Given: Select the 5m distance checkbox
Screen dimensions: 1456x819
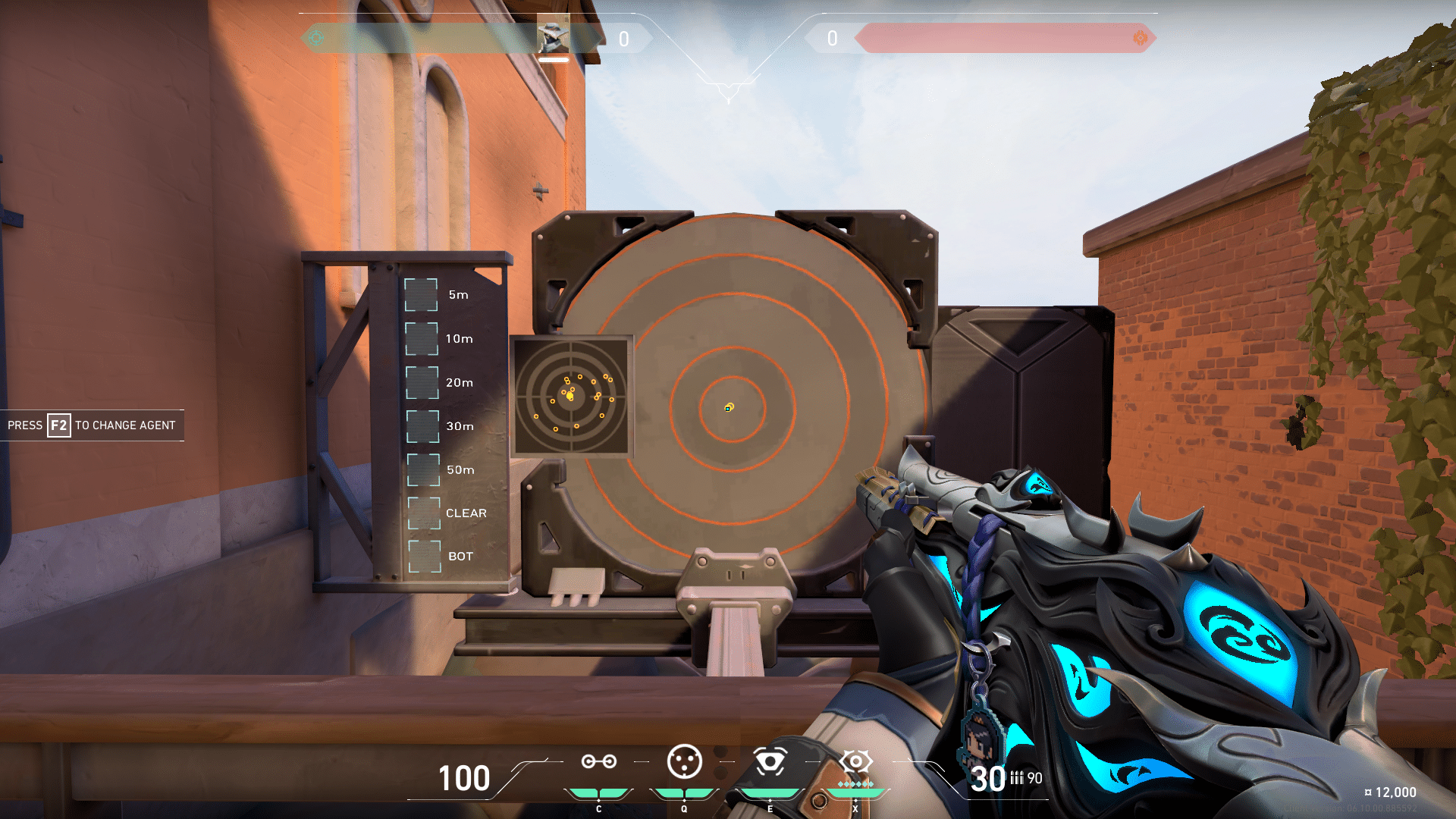Looking at the screenshot, I should (x=420, y=296).
